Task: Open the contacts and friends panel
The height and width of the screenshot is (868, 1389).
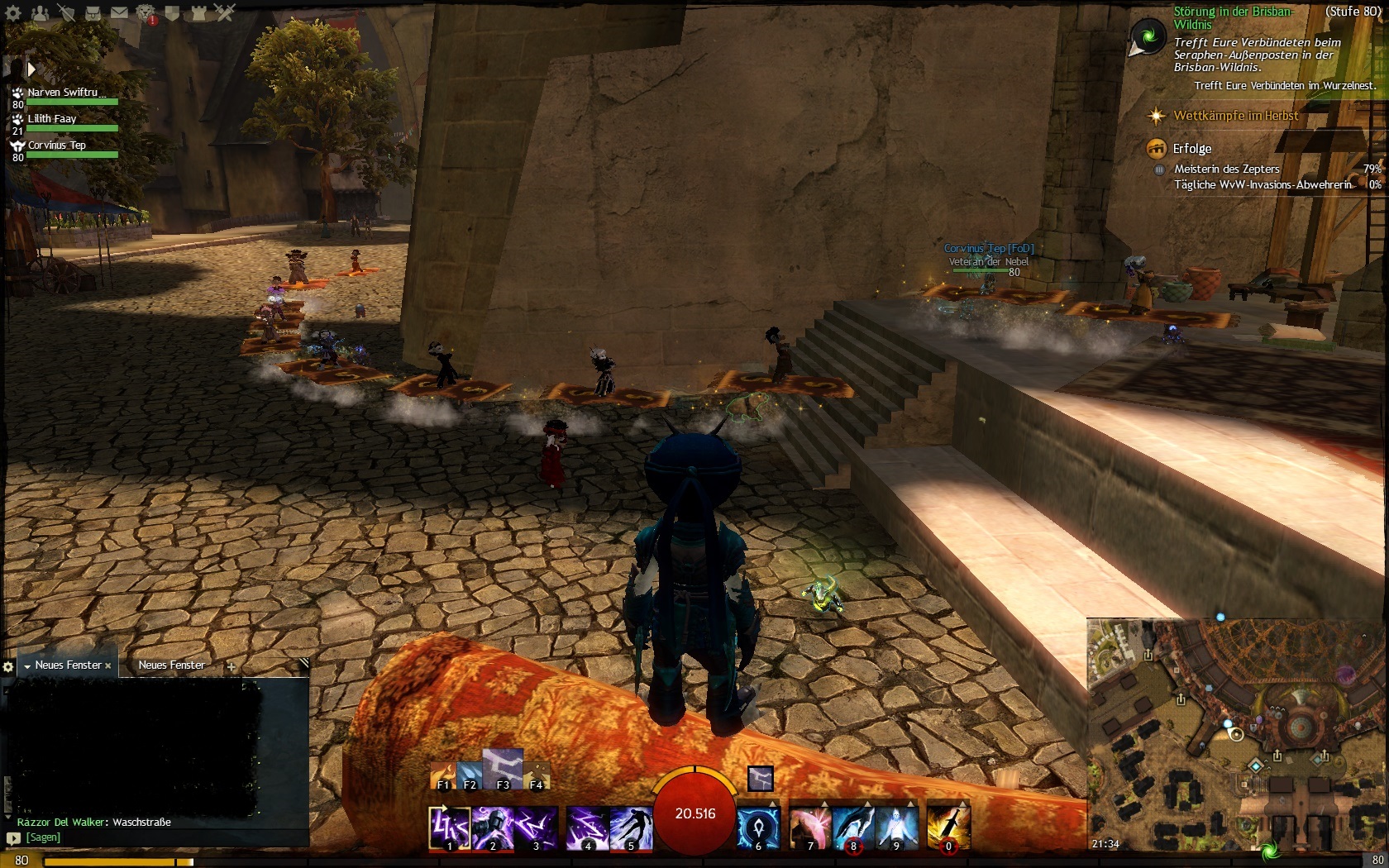Action: [x=40, y=13]
